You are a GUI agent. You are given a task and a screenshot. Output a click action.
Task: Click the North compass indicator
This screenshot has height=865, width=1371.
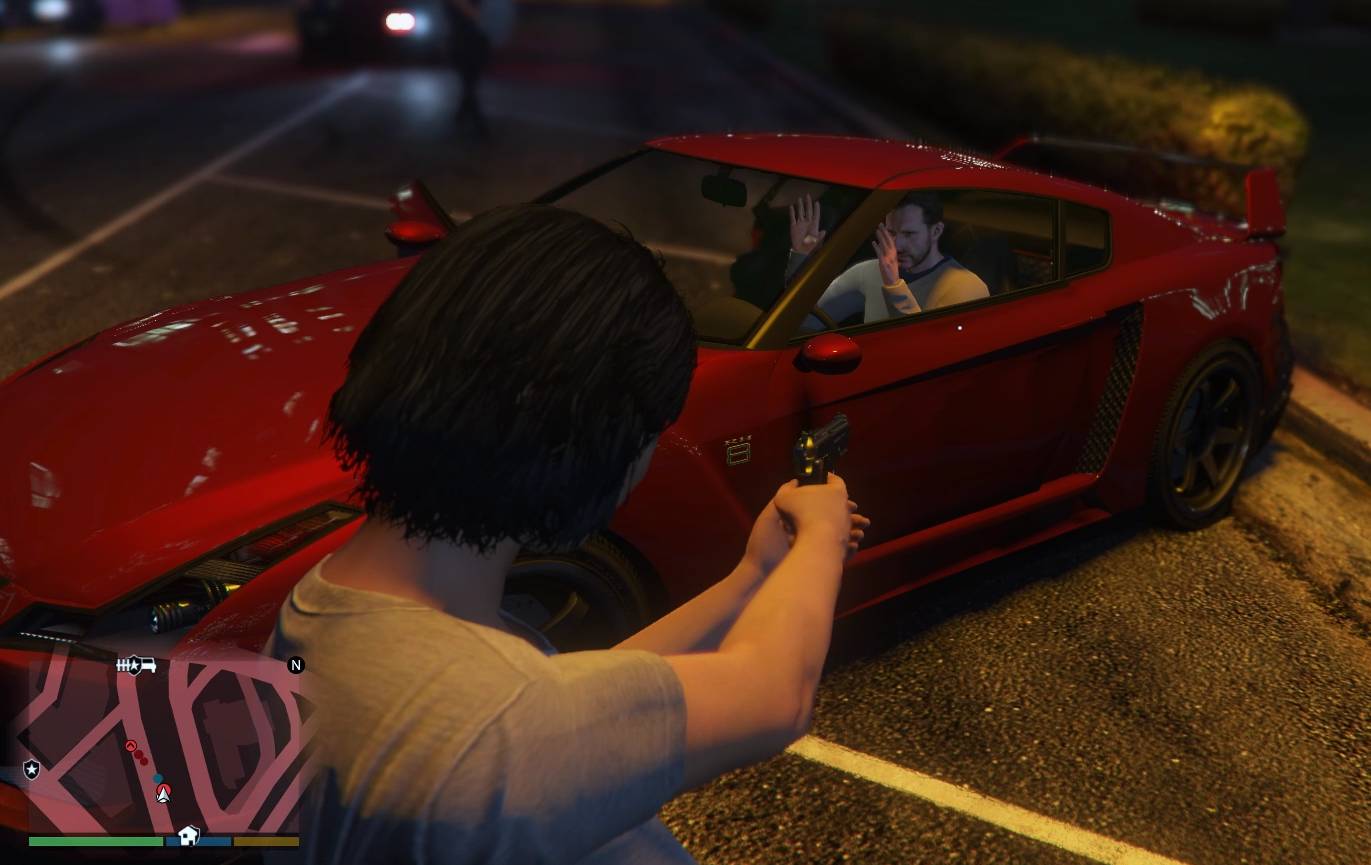click(x=296, y=665)
